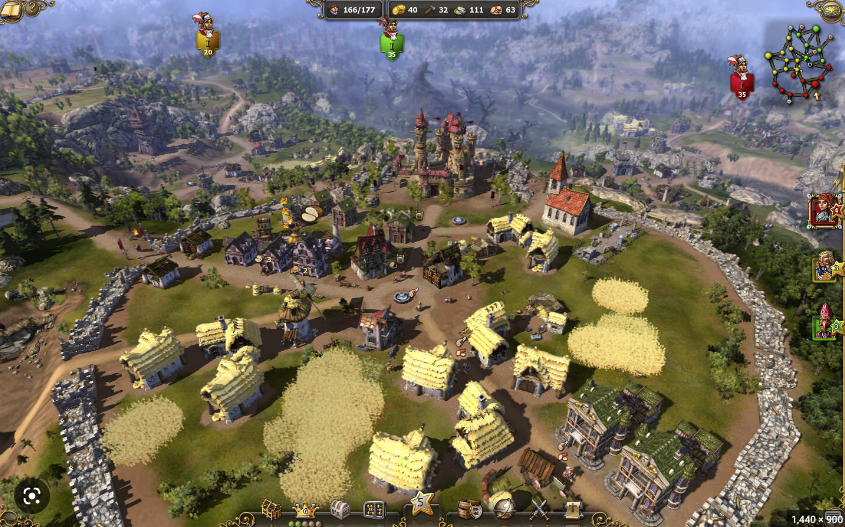Open the rune tablet menu

point(374,510)
